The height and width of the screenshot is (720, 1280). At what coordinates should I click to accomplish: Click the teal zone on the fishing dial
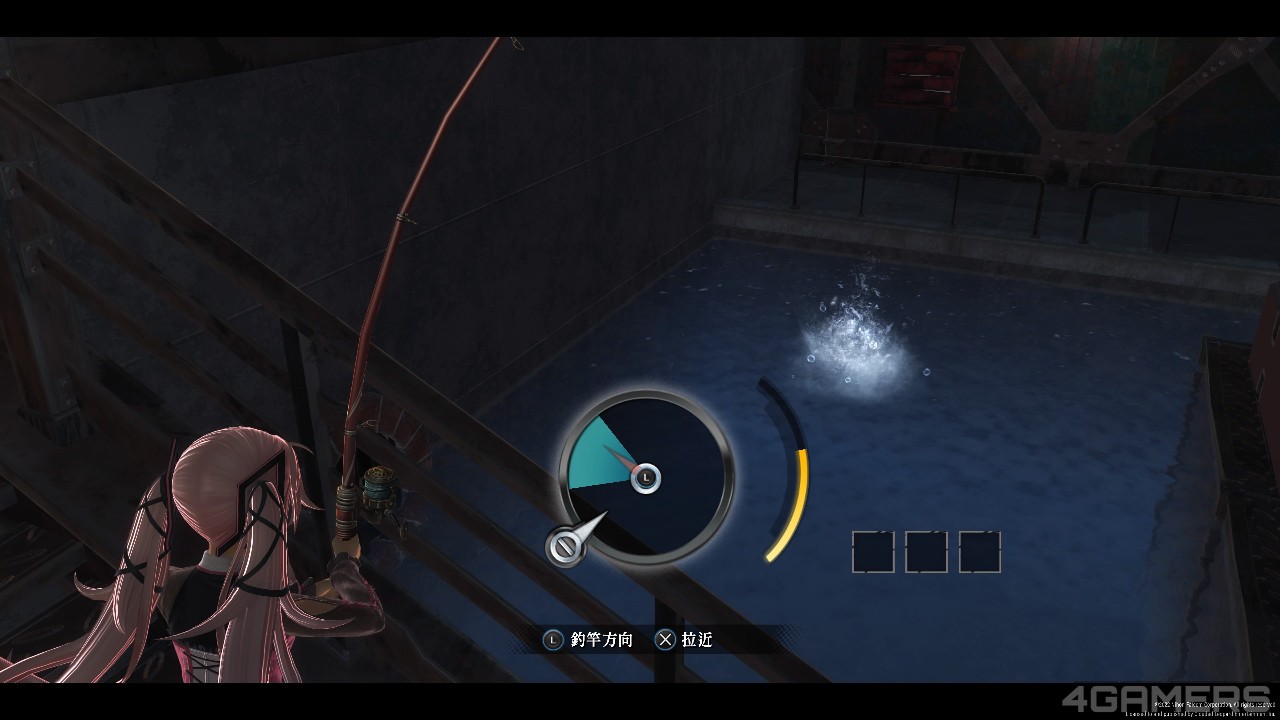click(597, 456)
